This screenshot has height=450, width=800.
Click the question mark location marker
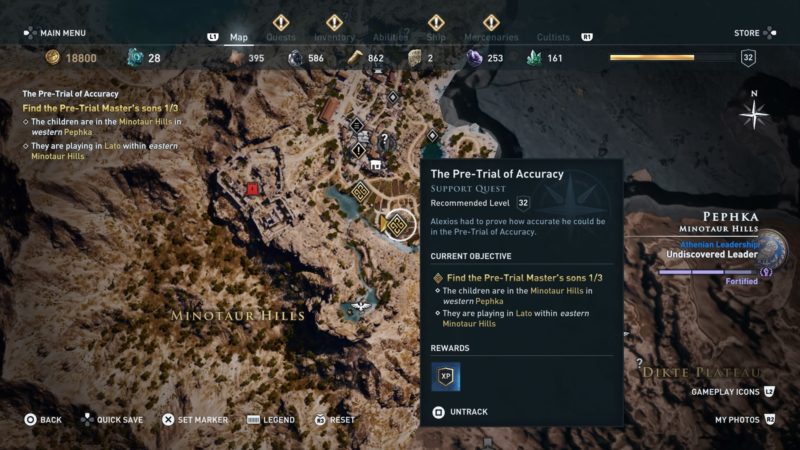coord(383,139)
